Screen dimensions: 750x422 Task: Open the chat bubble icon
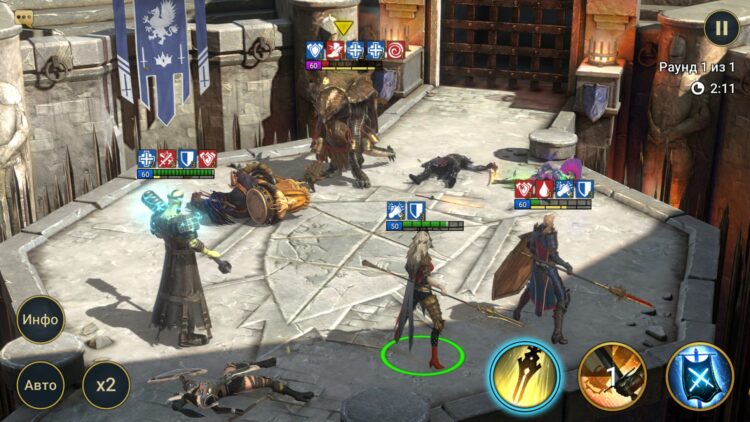pyautogui.click(x=24, y=18)
